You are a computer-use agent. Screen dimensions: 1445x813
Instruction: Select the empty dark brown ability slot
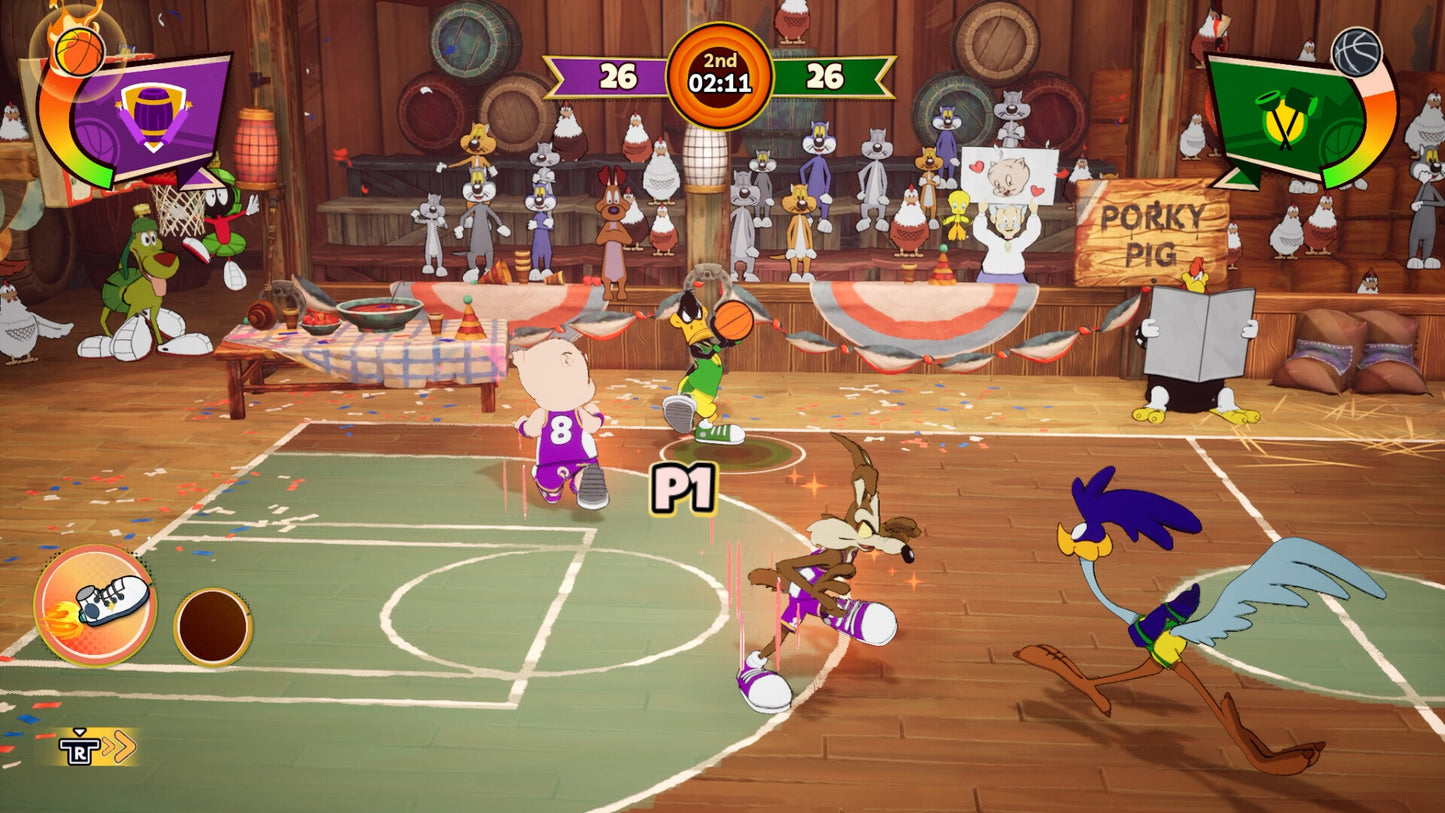click(213, 626)
